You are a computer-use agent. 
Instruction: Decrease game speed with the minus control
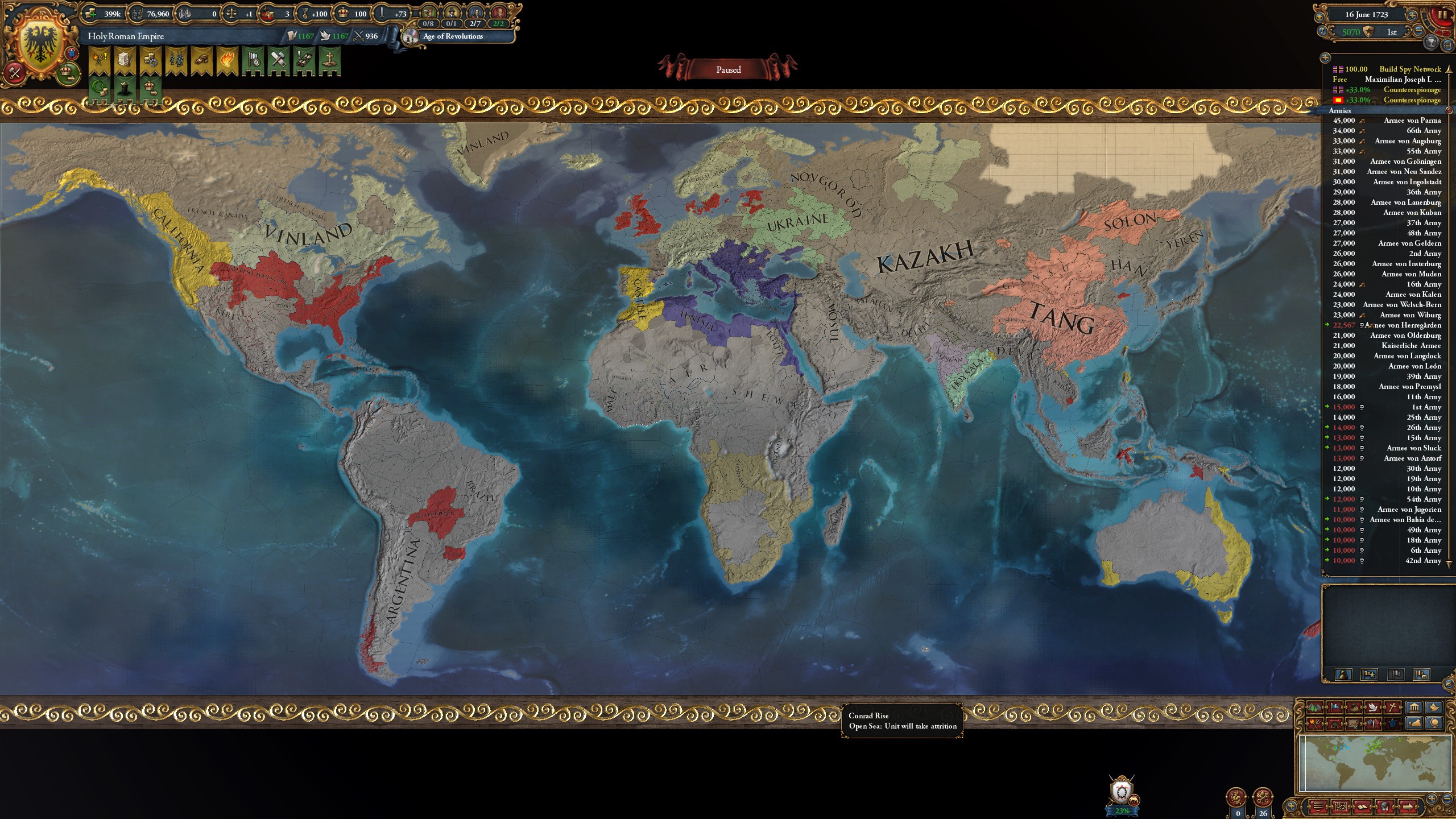pos(1420,32)
